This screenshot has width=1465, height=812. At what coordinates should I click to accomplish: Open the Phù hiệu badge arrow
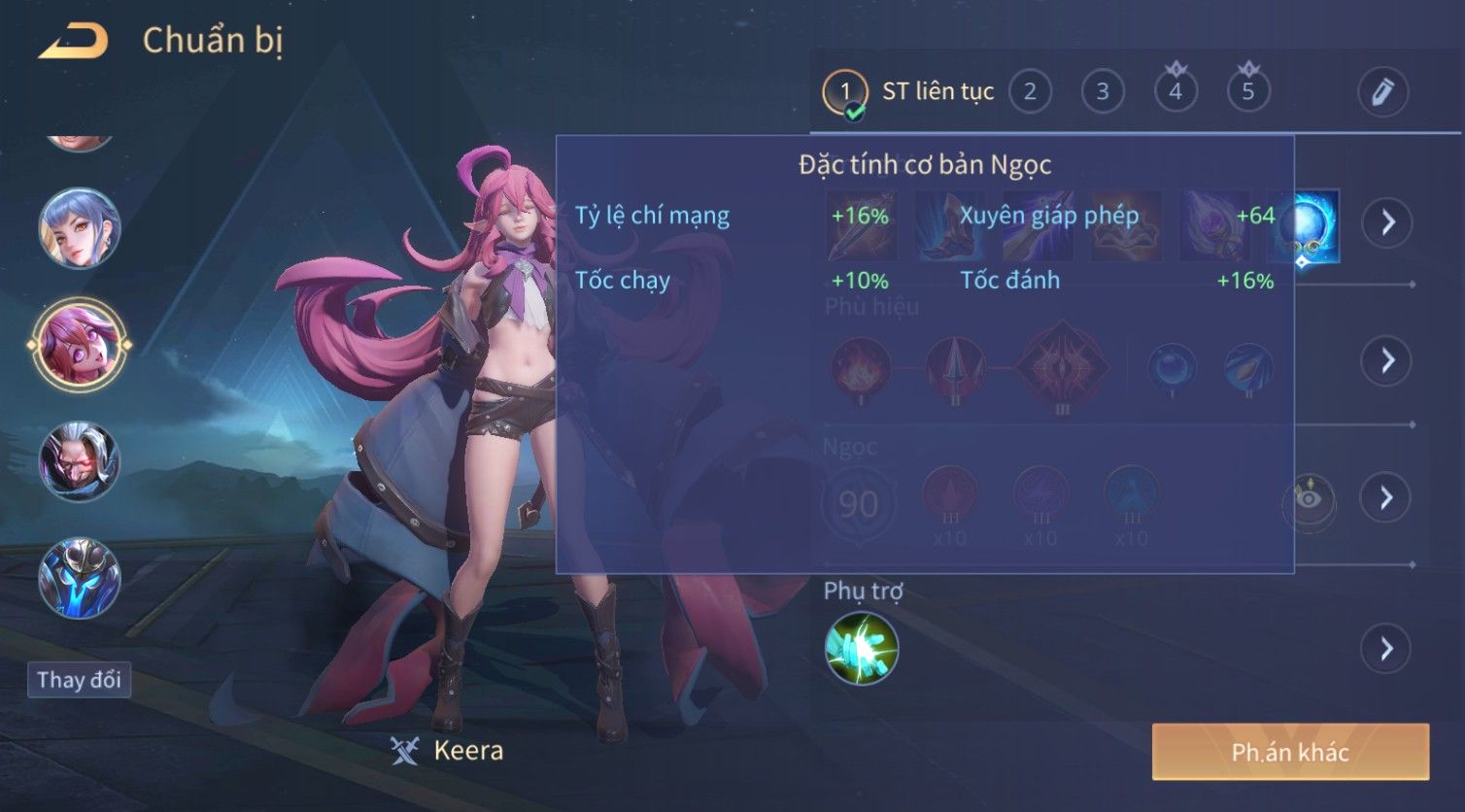1386,361
